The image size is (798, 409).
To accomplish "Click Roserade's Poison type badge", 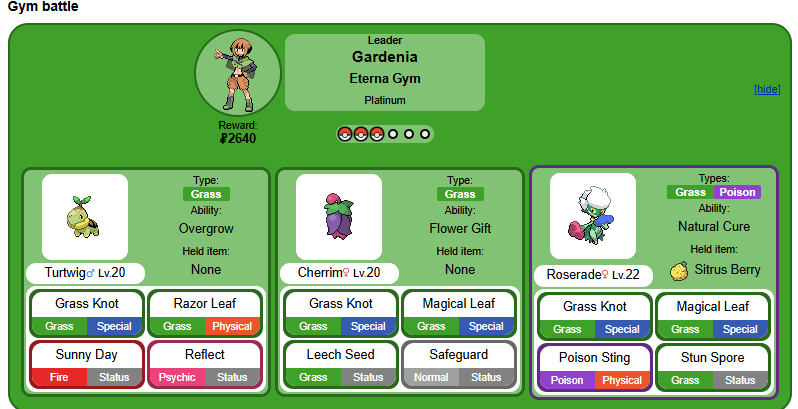I will point(737,192).
